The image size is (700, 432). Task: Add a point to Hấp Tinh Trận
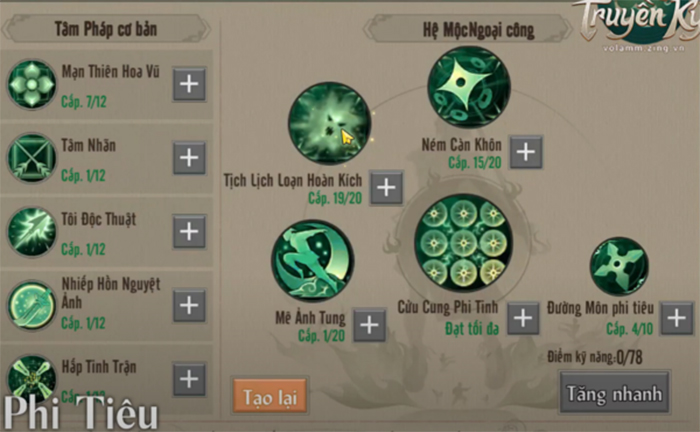189,378
